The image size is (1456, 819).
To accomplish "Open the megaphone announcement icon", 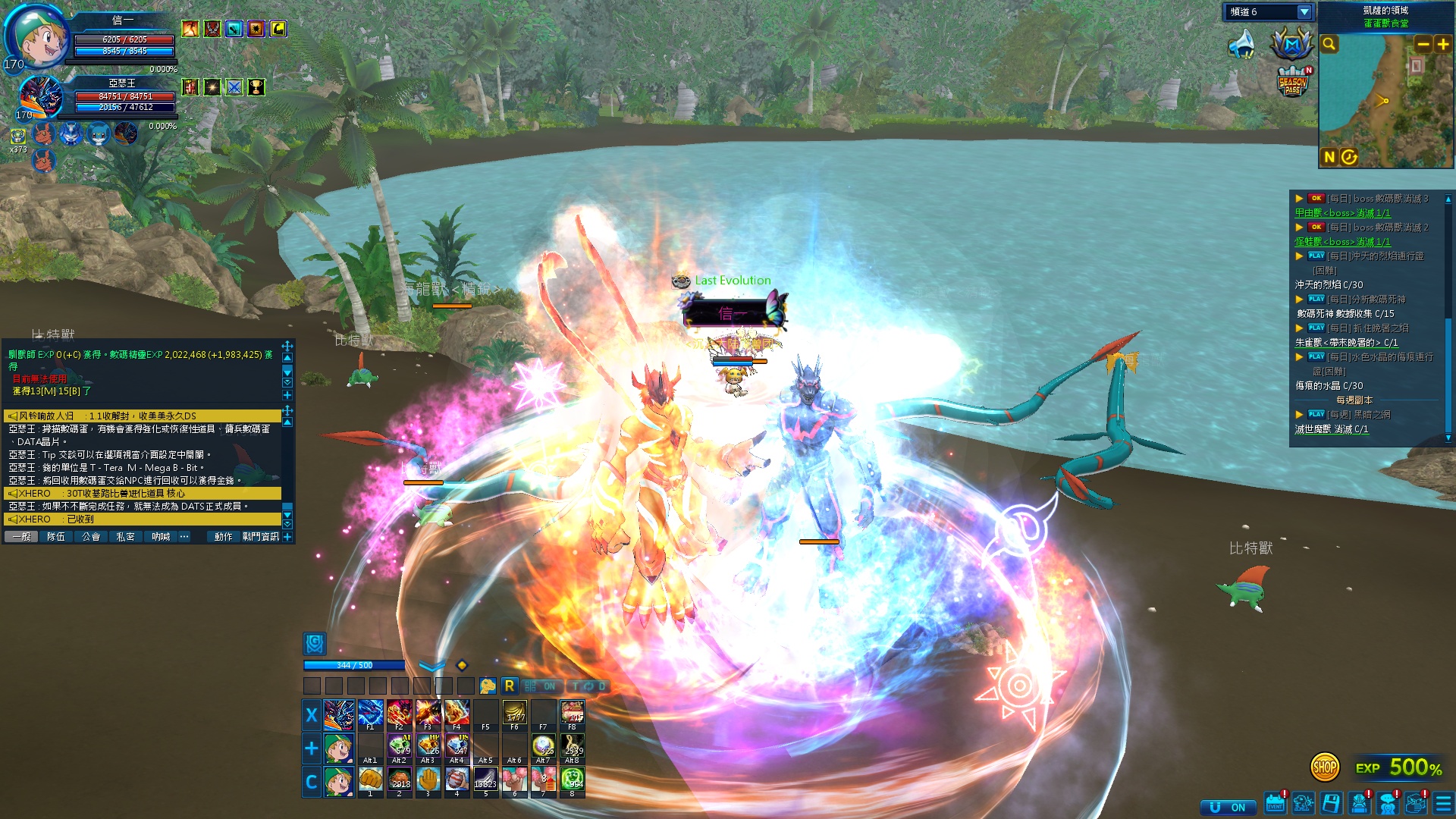I will pyautogui.click(x=1241, y=44).
